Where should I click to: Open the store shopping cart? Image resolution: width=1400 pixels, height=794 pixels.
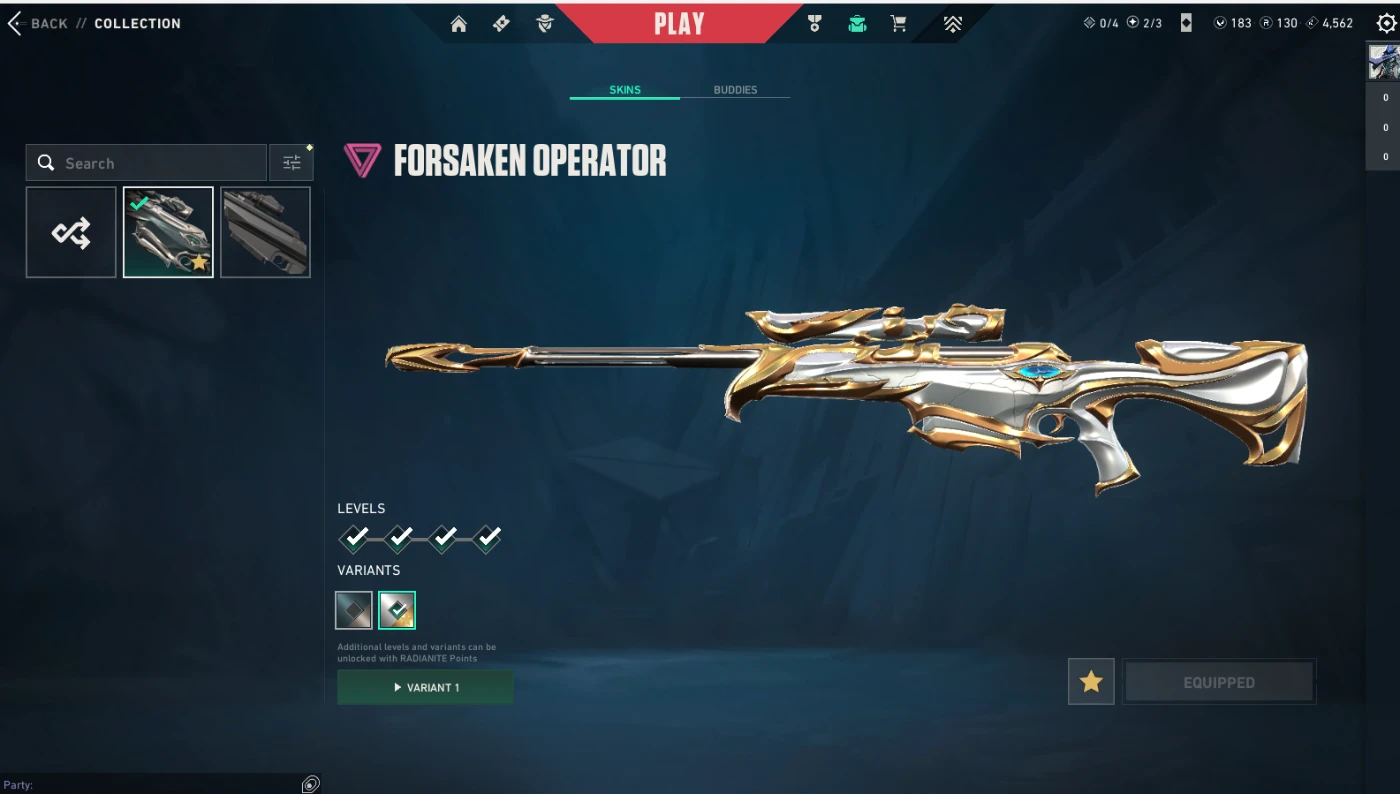pyautogui.click(x=899, y=24)
